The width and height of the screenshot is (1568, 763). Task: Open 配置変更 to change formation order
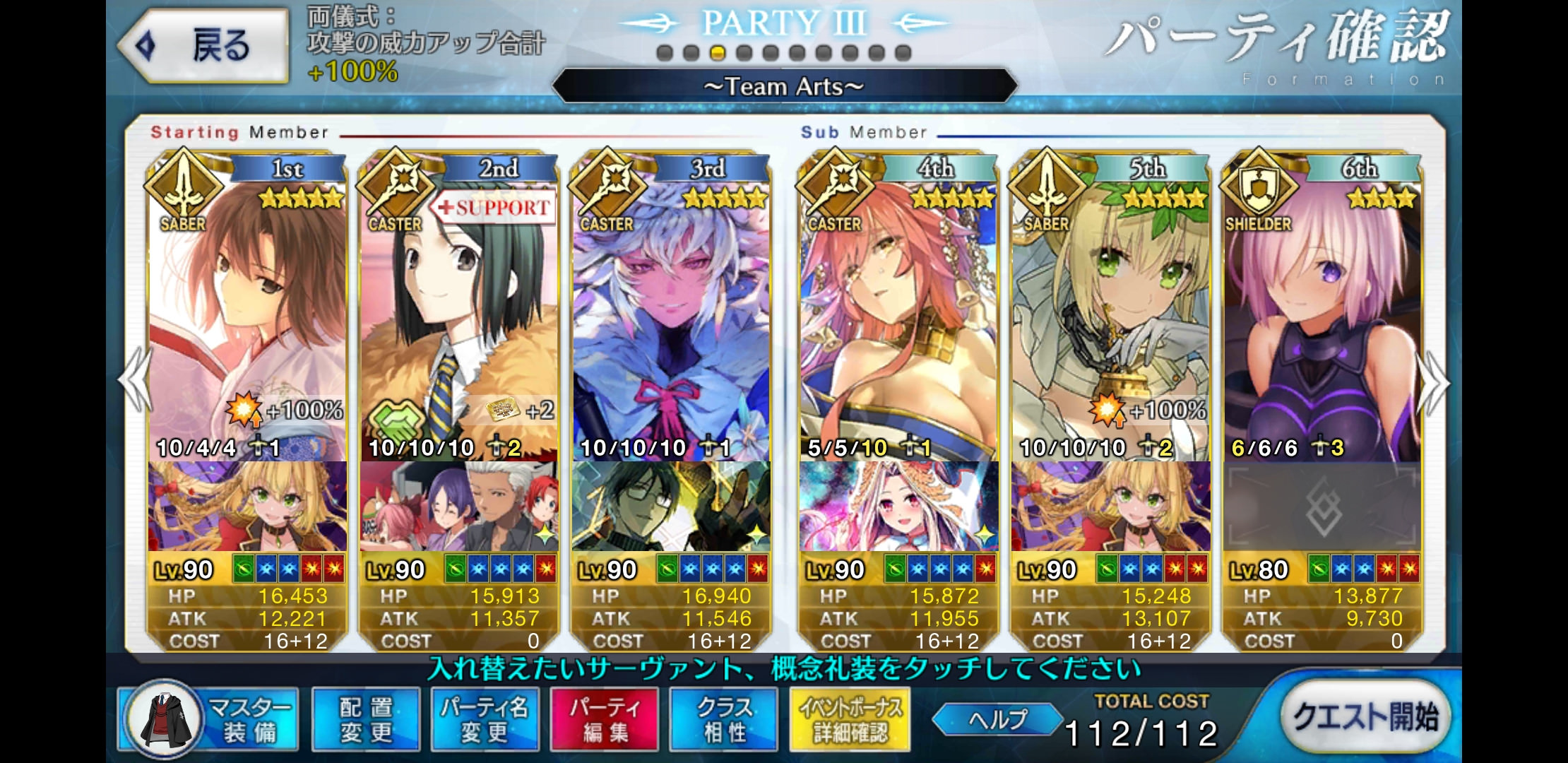(366, 719)
